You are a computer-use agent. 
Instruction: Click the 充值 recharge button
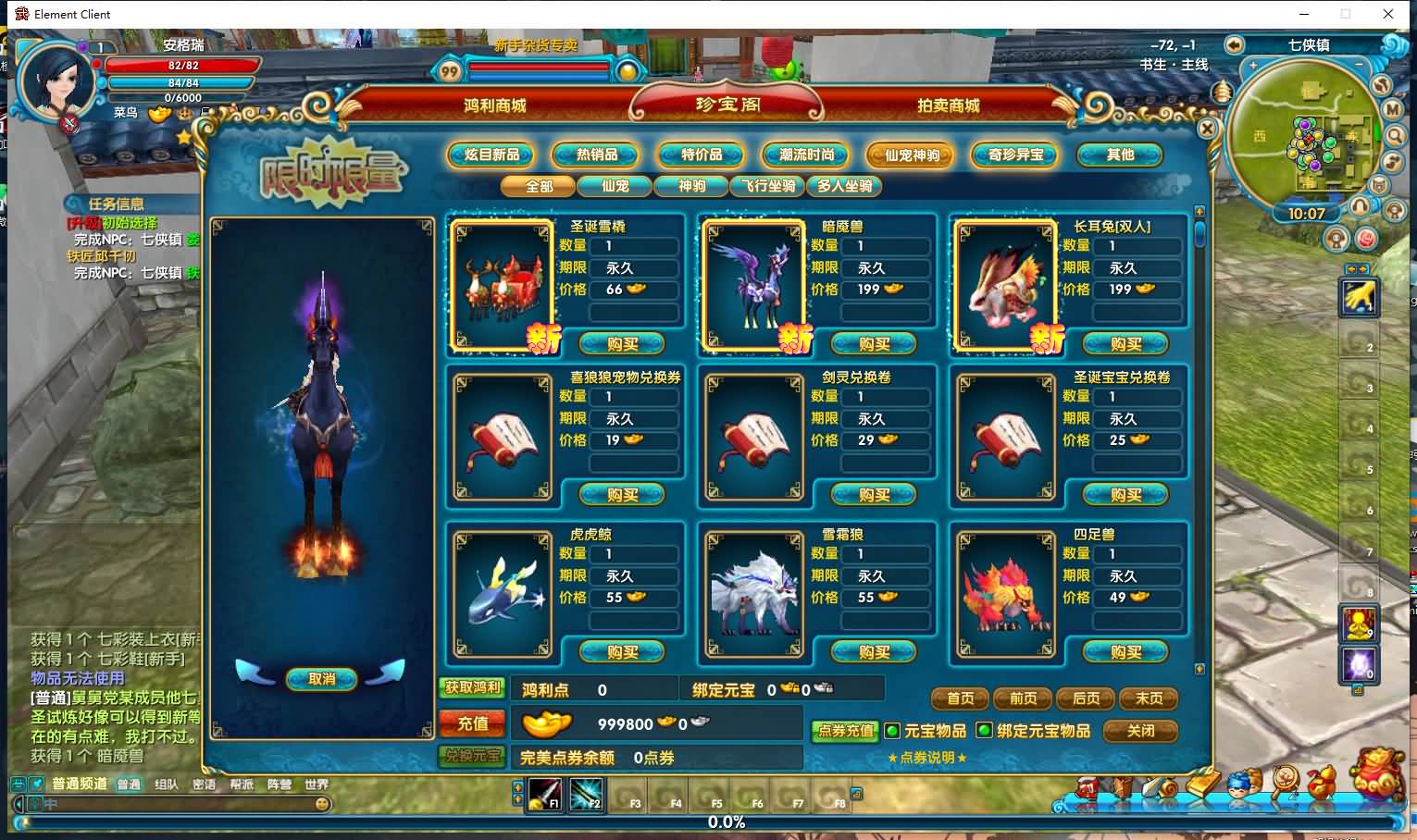[472, 723]
